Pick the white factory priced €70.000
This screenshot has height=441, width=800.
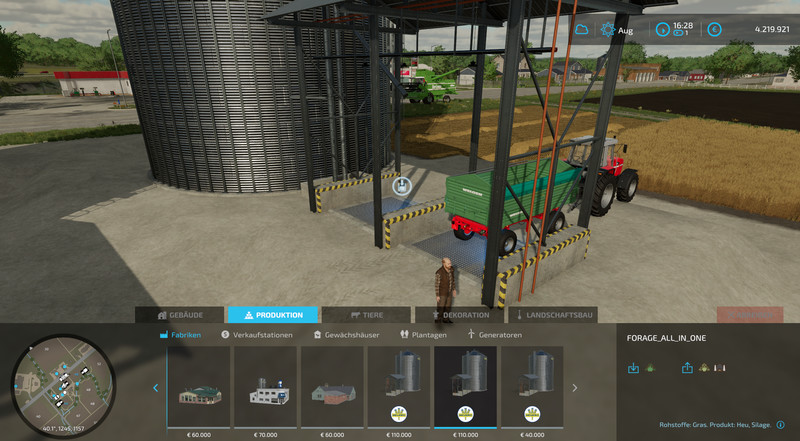[265, 387]
